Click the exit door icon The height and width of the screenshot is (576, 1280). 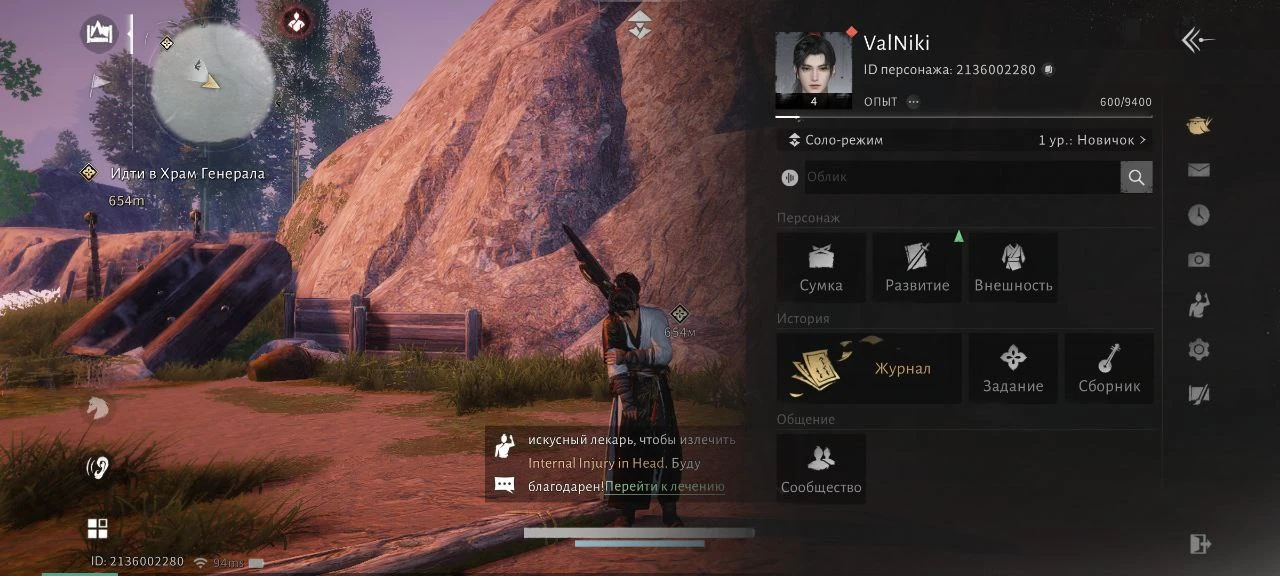coord(1199,544)
